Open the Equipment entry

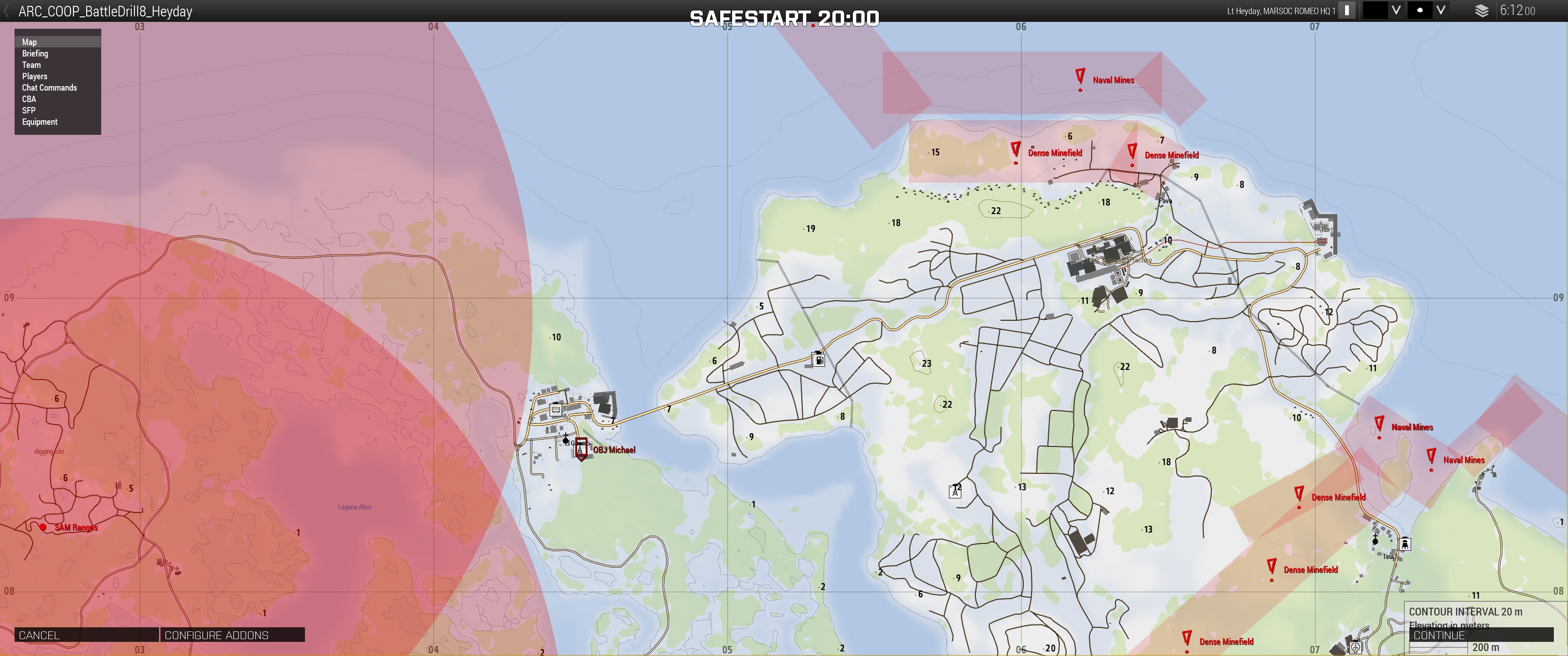coord(40,122)
